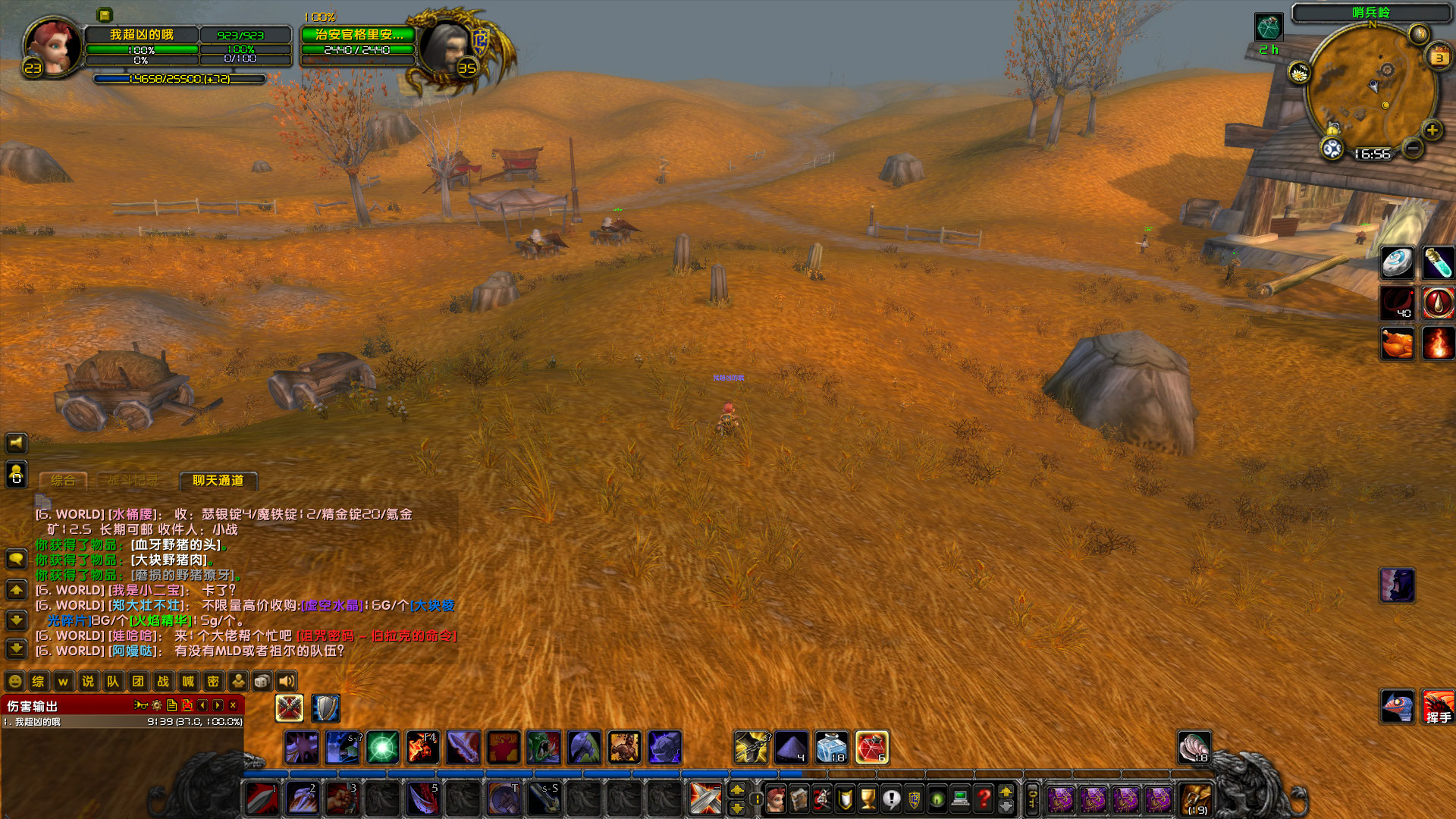1456x819 pixels.
Task: Open the calendar on the minimap
Action: [1438, 56]
